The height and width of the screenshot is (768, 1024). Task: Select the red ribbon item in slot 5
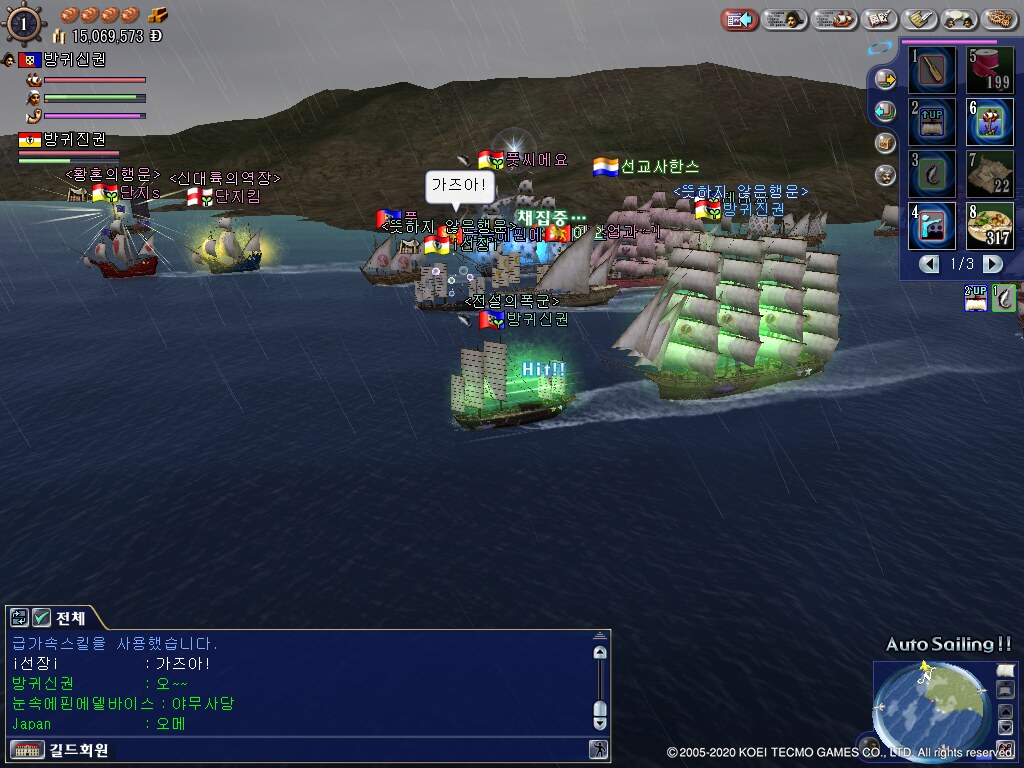[x=990, y=71]
